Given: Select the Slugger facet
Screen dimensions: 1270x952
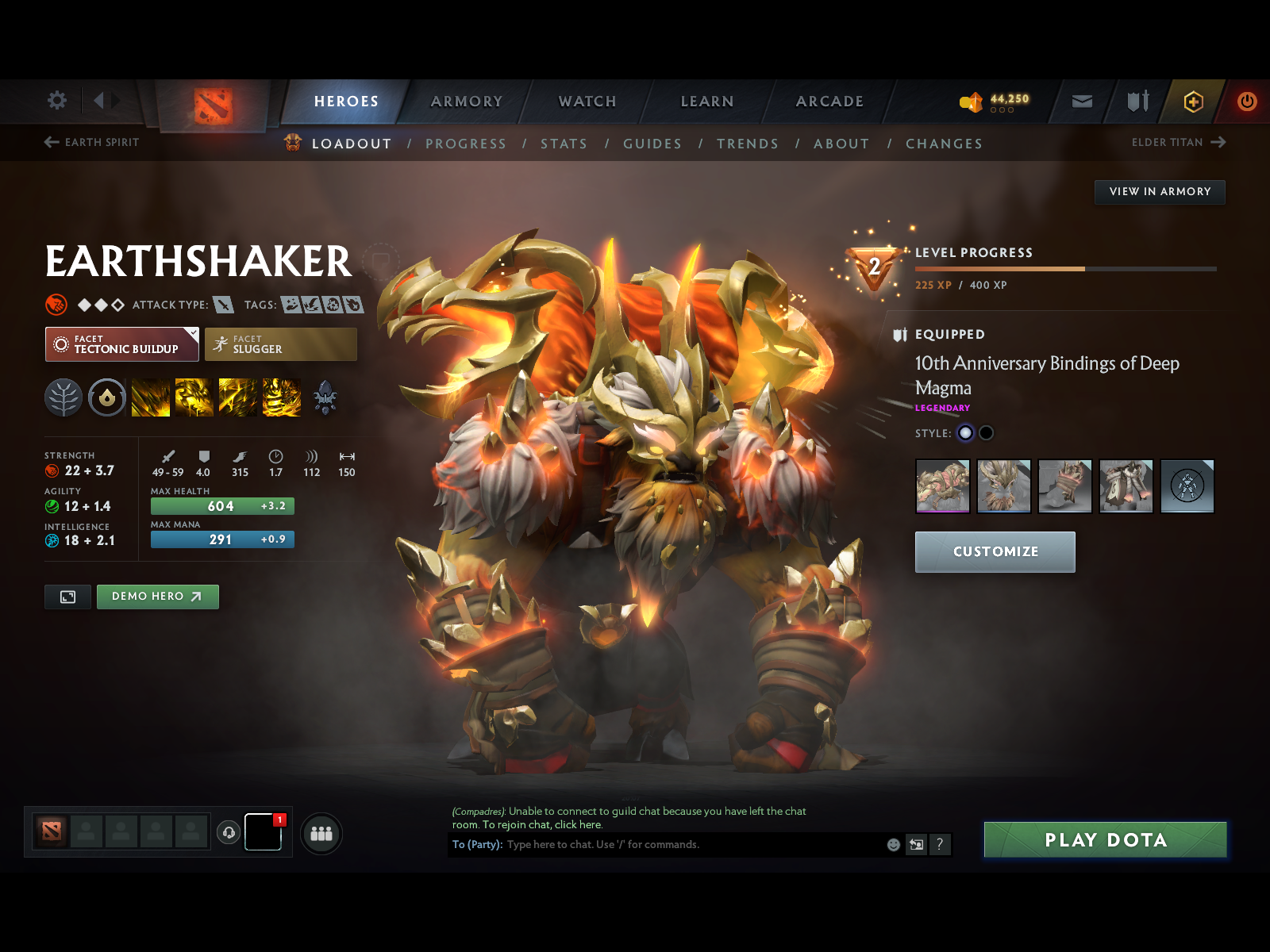Looking at the screenshot, I should 281,344.
